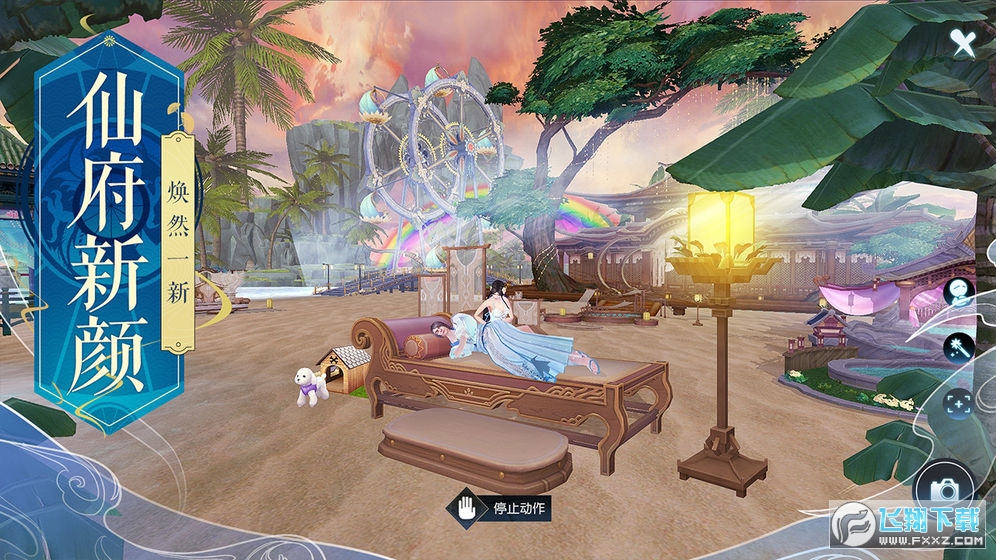Take a photo with the camera shutter button
Screen dimensions: 996x560
944,489
